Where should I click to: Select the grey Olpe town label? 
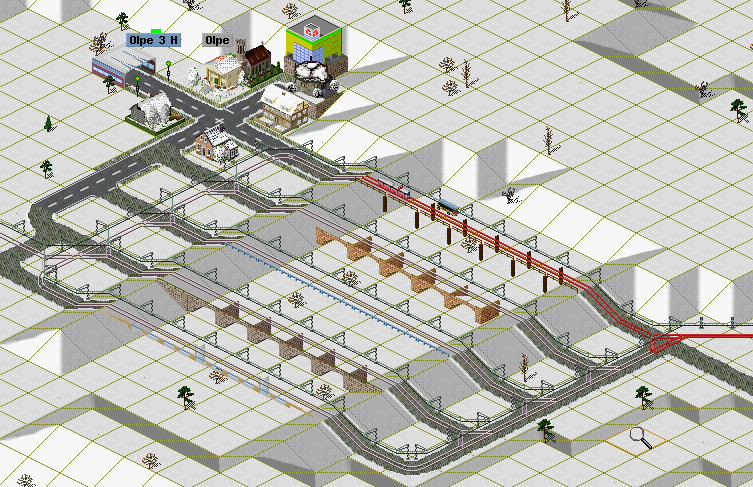pos(217,41)
